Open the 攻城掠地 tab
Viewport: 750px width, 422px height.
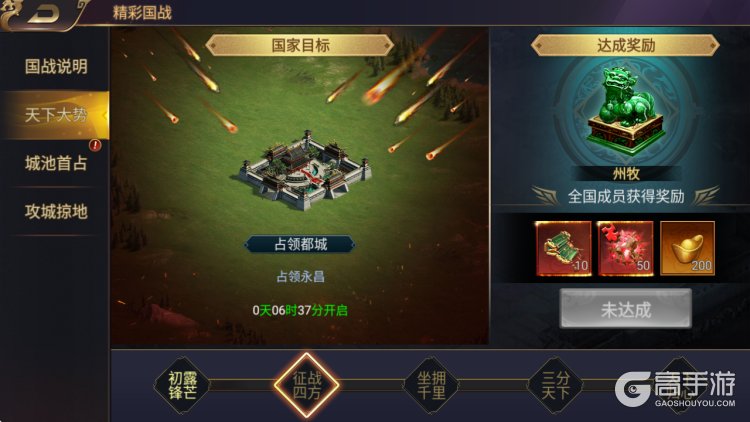56,211
